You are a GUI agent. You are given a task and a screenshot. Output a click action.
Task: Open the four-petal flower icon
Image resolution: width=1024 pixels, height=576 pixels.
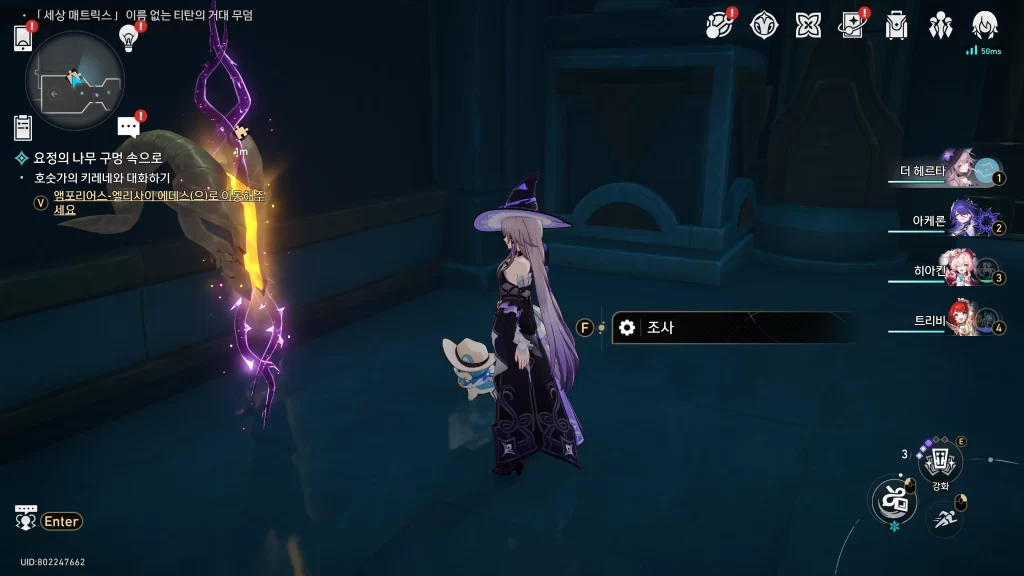(808, 25)
